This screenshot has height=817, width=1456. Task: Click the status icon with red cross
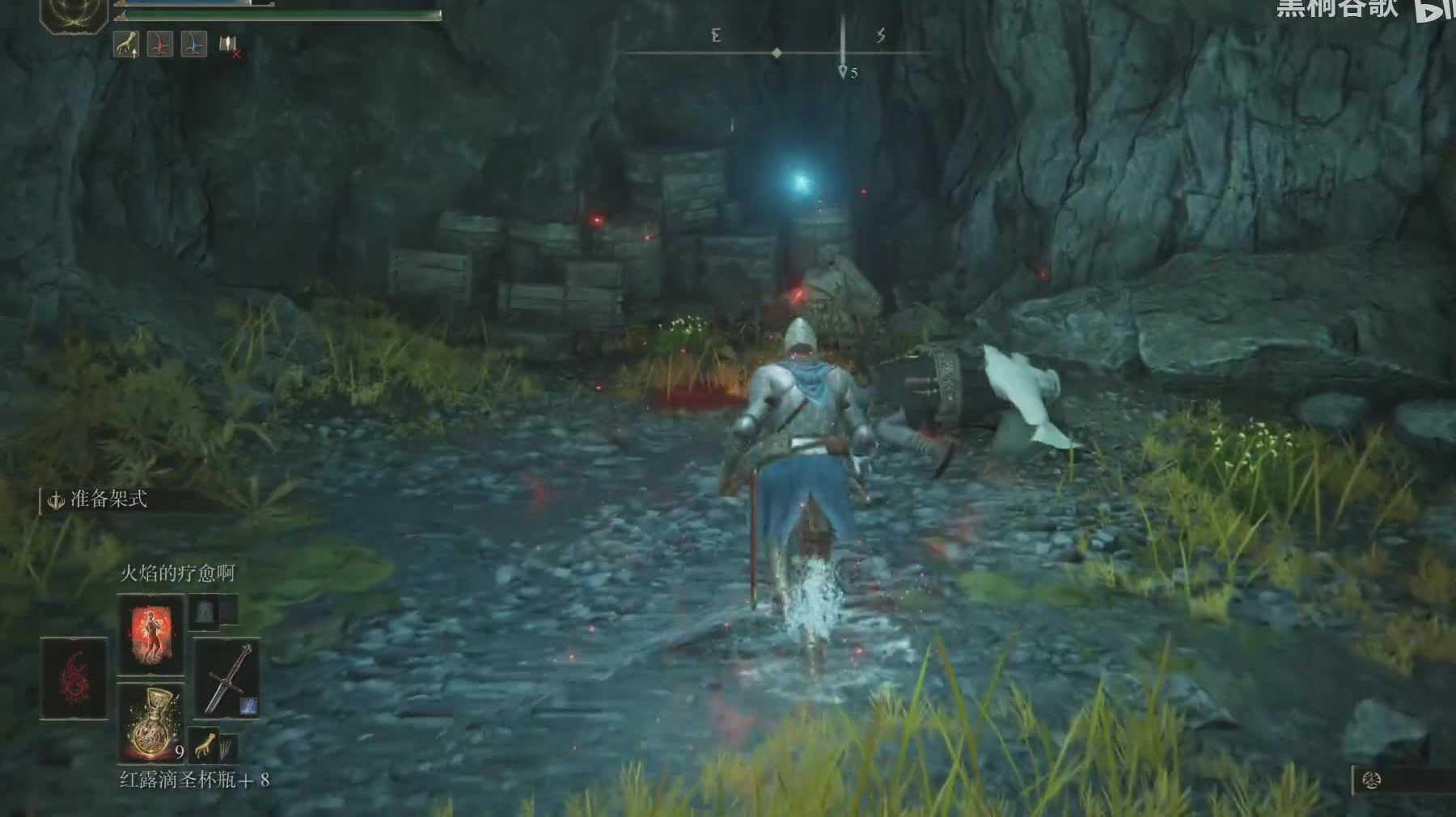(229, 46)
